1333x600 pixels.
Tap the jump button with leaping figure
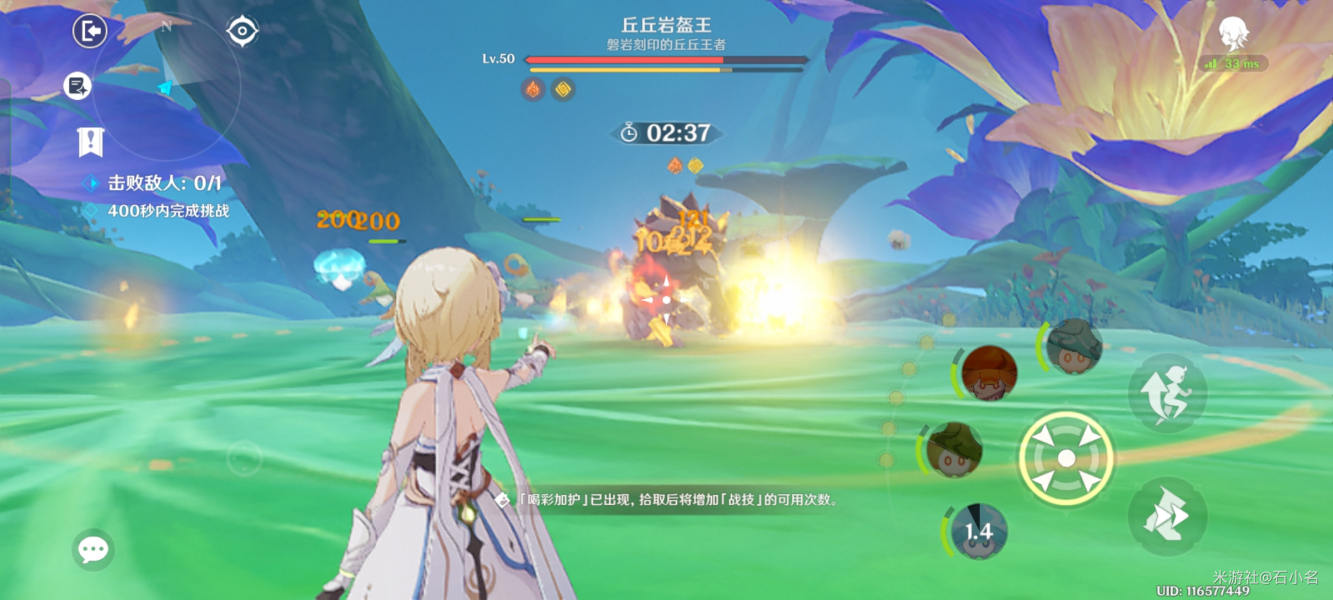pyautogui.click(x=1166, y=393)
